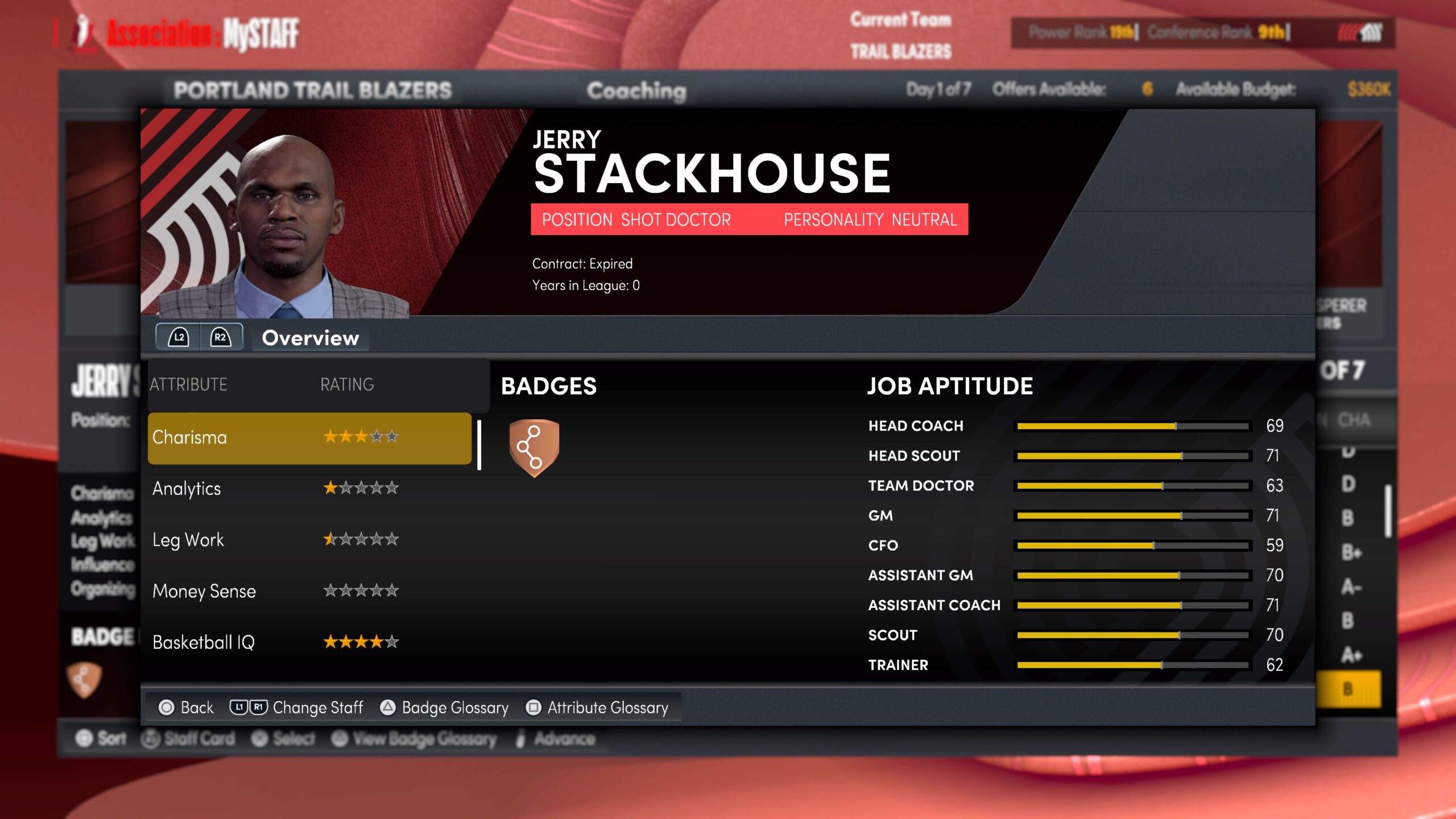Click the View Badge Glossary label

[x=425, y=739]
